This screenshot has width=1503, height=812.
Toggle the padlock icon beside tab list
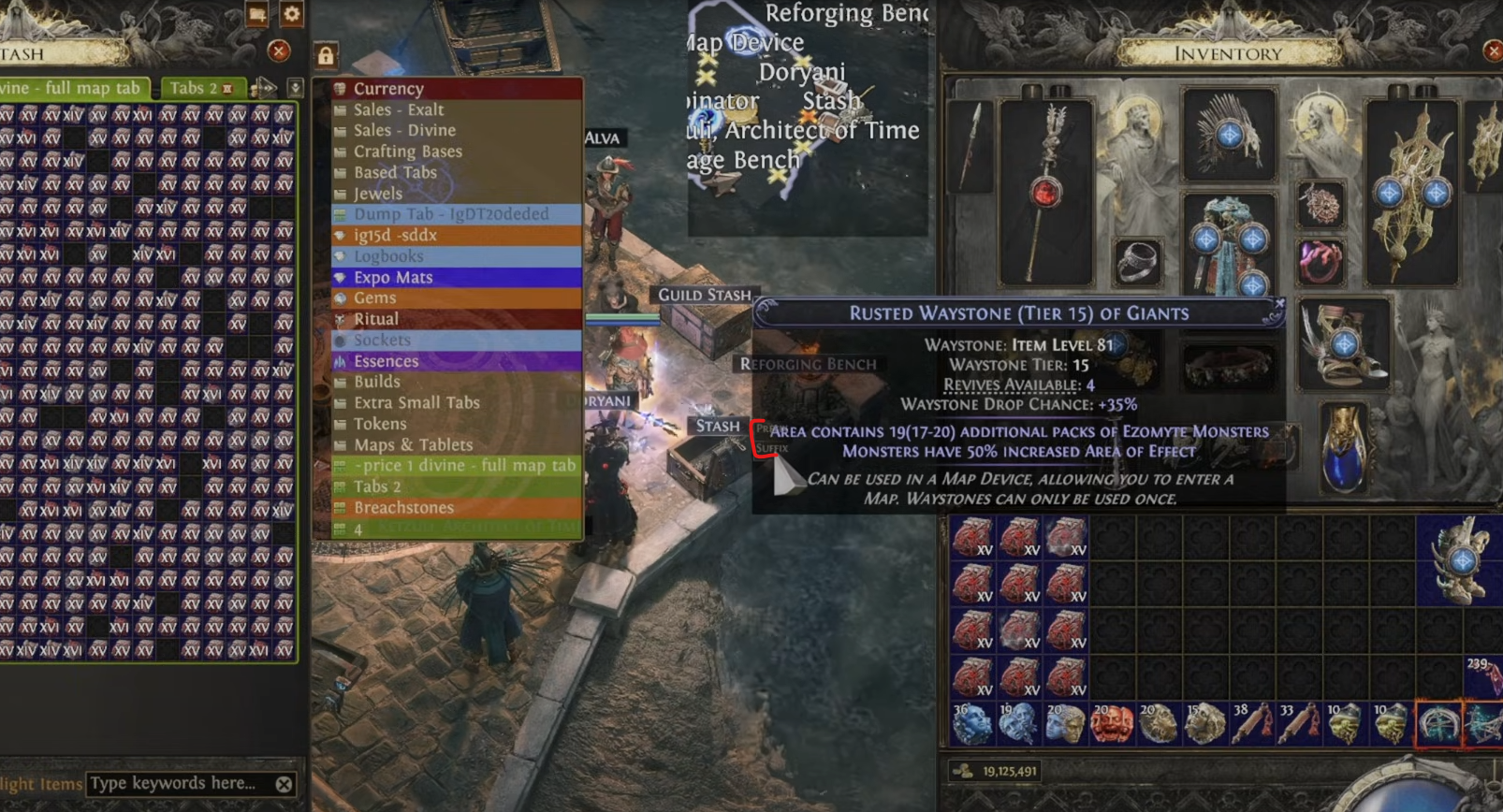(325, 56)
